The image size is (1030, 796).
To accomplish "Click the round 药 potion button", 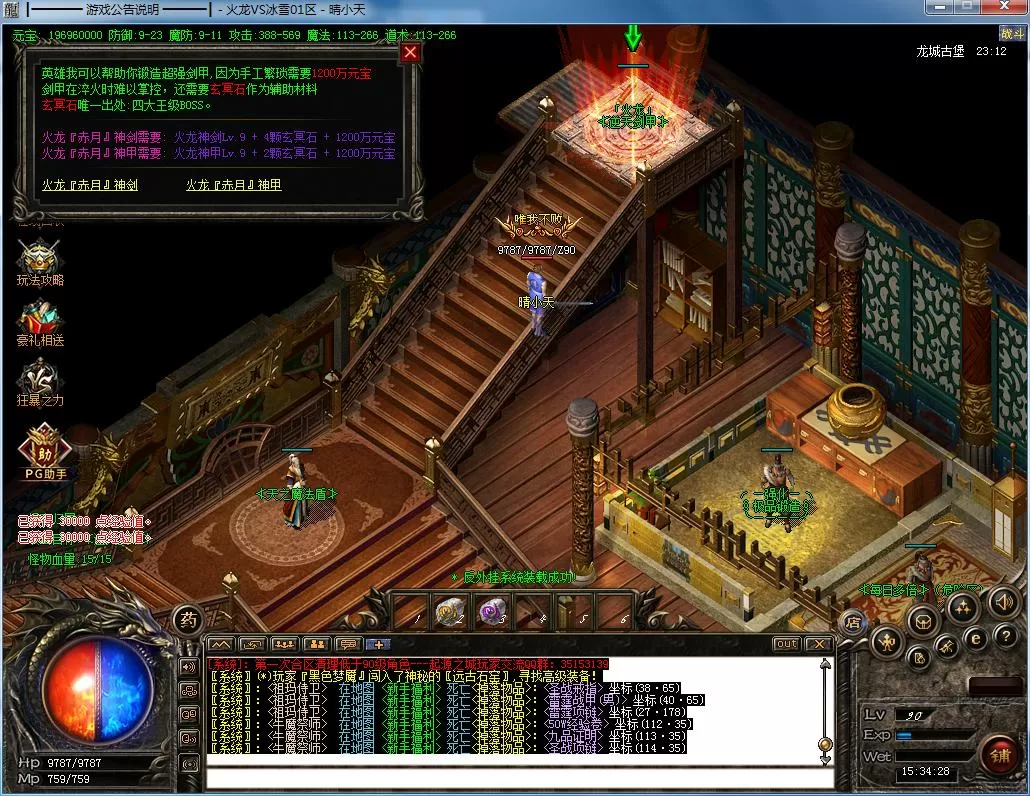I will coord(189,619).
